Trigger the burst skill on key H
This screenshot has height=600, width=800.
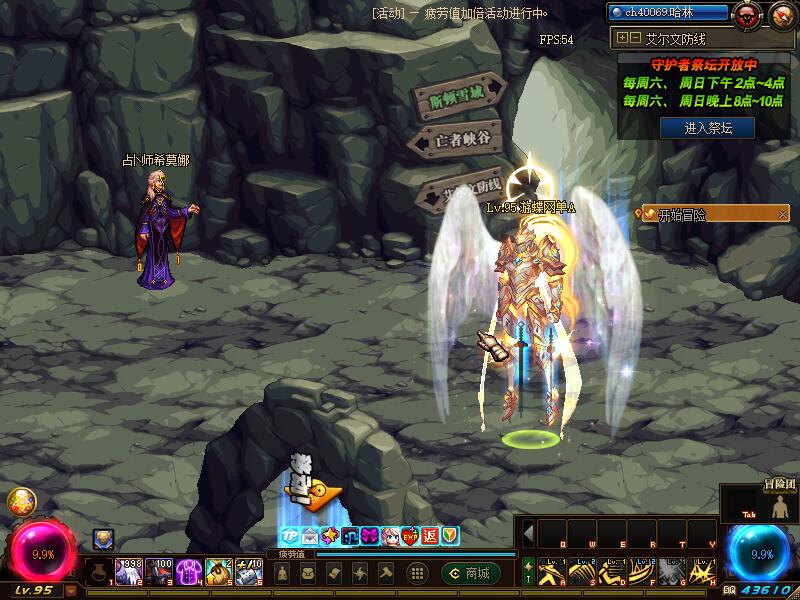click(703, 571)
